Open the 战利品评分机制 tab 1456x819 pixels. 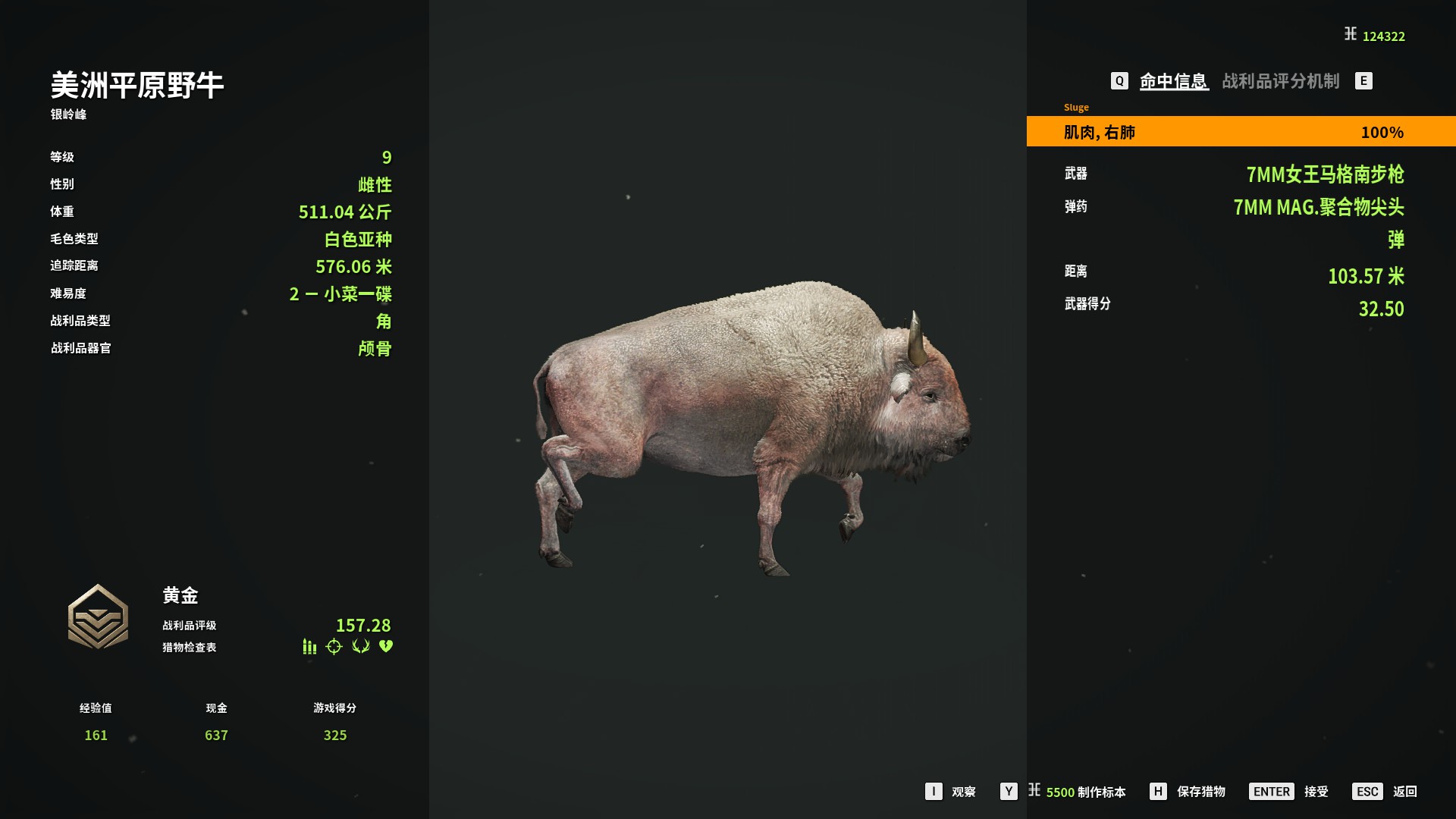pos(1280,81)
